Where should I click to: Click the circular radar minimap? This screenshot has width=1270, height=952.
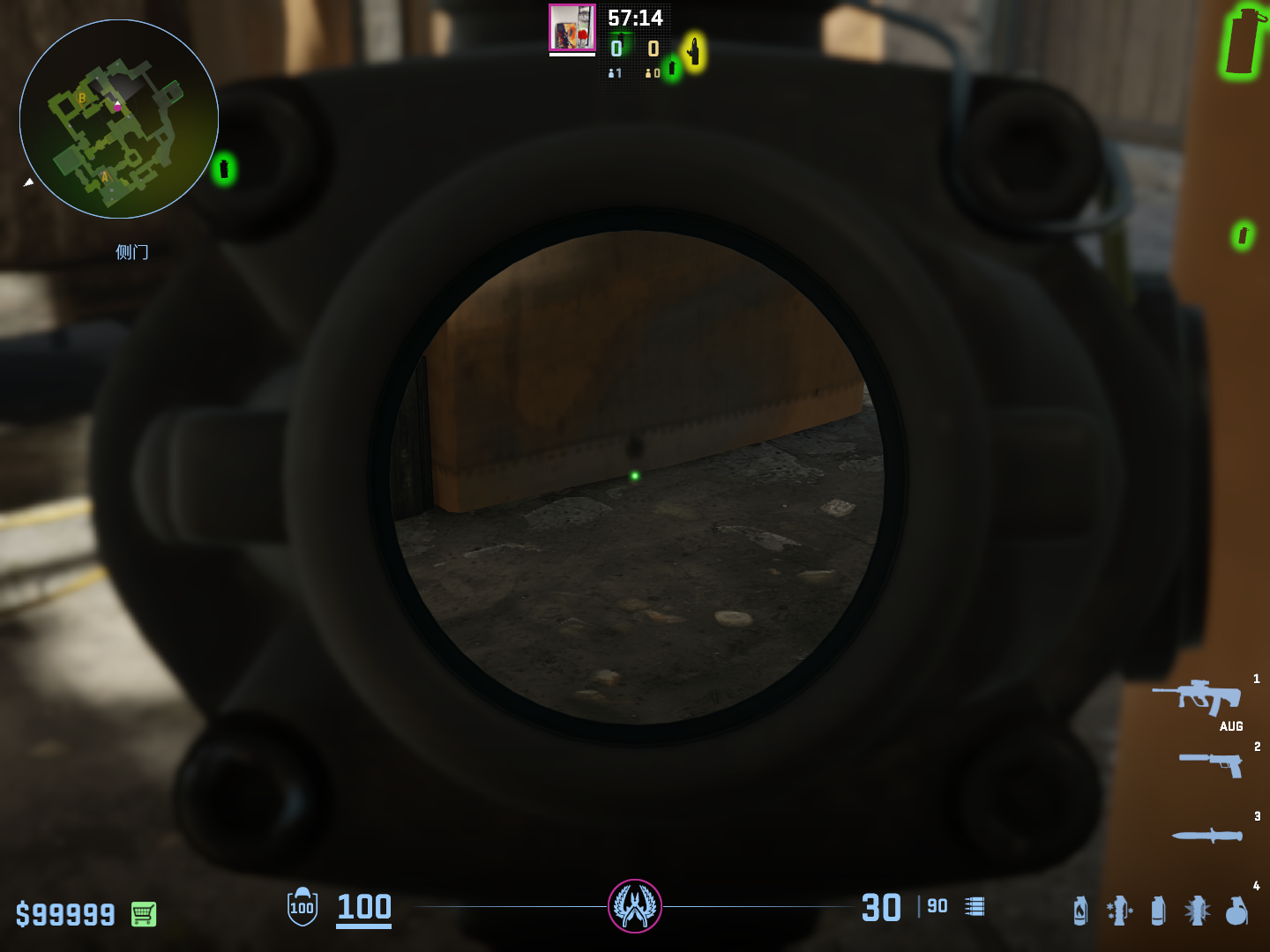point(119,119)
